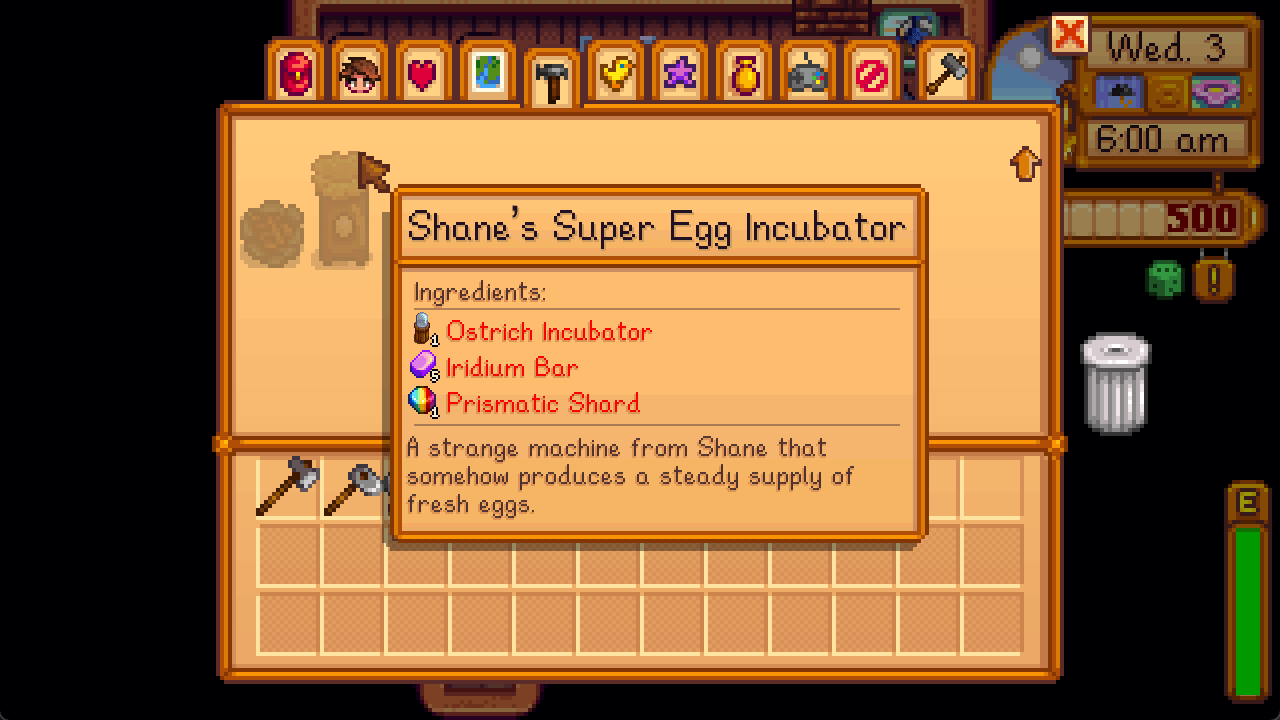Open the map tab
The height and width of the screenshot is (720, 1280).
(x=486, y=73)
